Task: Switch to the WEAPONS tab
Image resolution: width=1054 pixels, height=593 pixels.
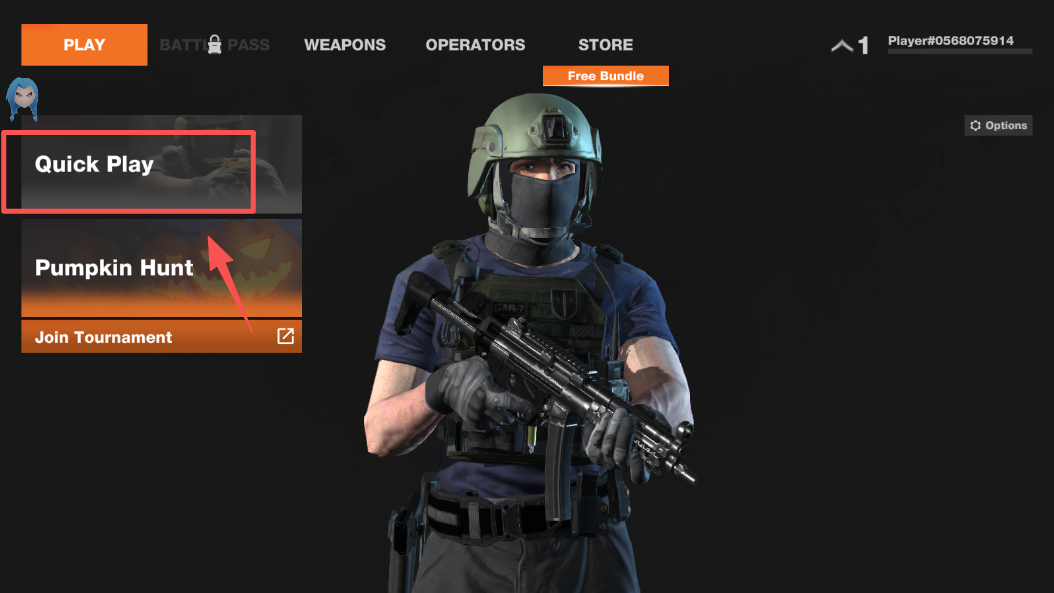Action: [x=345, y=45]
